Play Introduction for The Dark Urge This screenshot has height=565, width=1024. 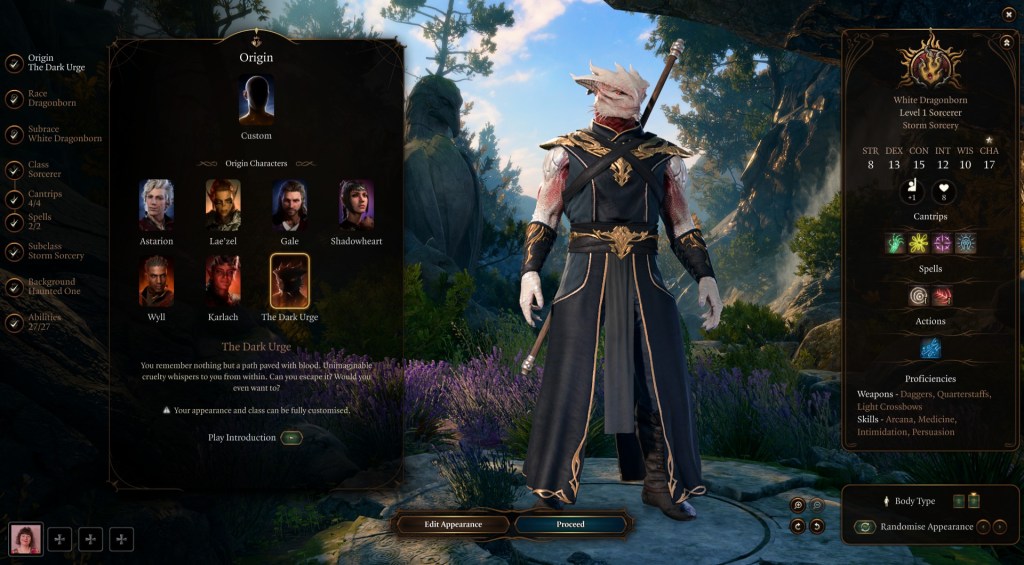291,438
